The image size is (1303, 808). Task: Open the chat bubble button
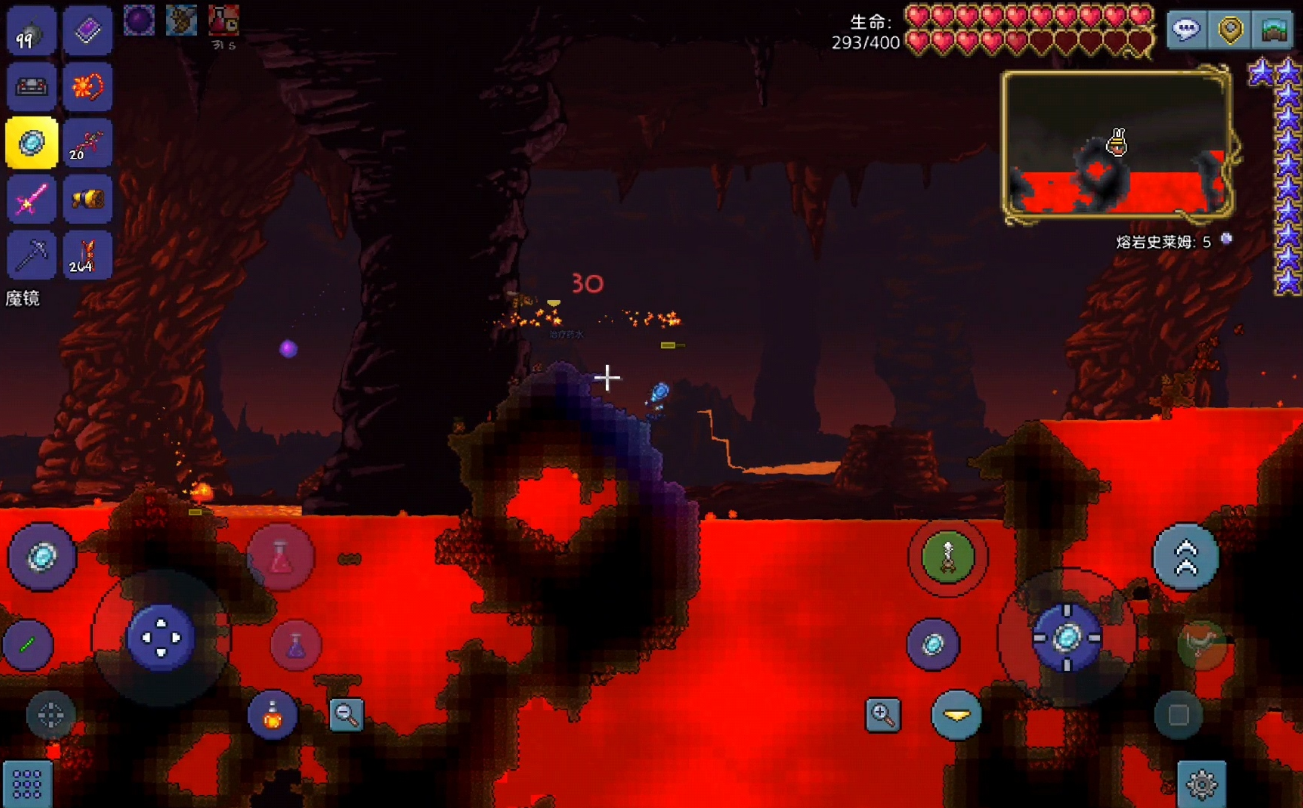pyautogui.click(x=1186, y=30)
